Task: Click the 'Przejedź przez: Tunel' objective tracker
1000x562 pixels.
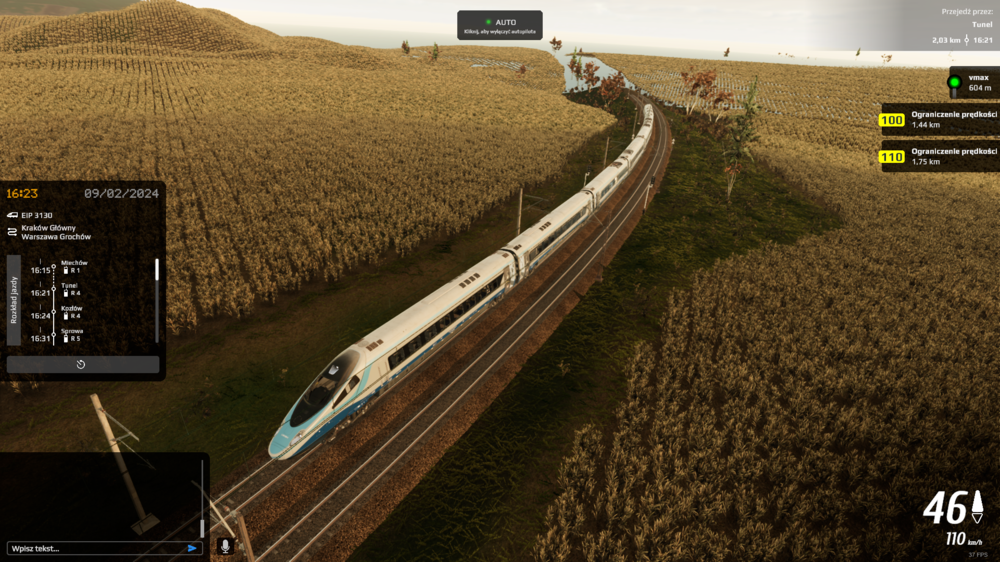Action: pyautogui.click(x=960, y=26)
